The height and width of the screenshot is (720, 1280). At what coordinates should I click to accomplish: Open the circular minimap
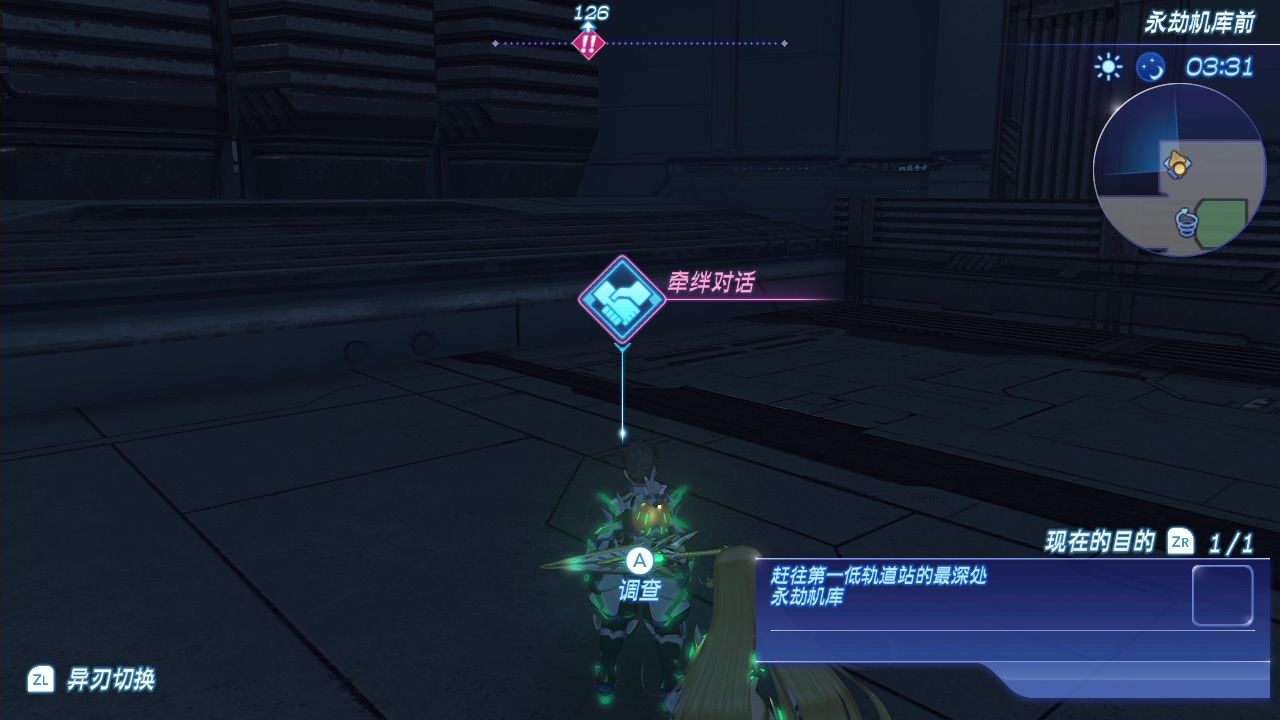tap(1179, 170)
